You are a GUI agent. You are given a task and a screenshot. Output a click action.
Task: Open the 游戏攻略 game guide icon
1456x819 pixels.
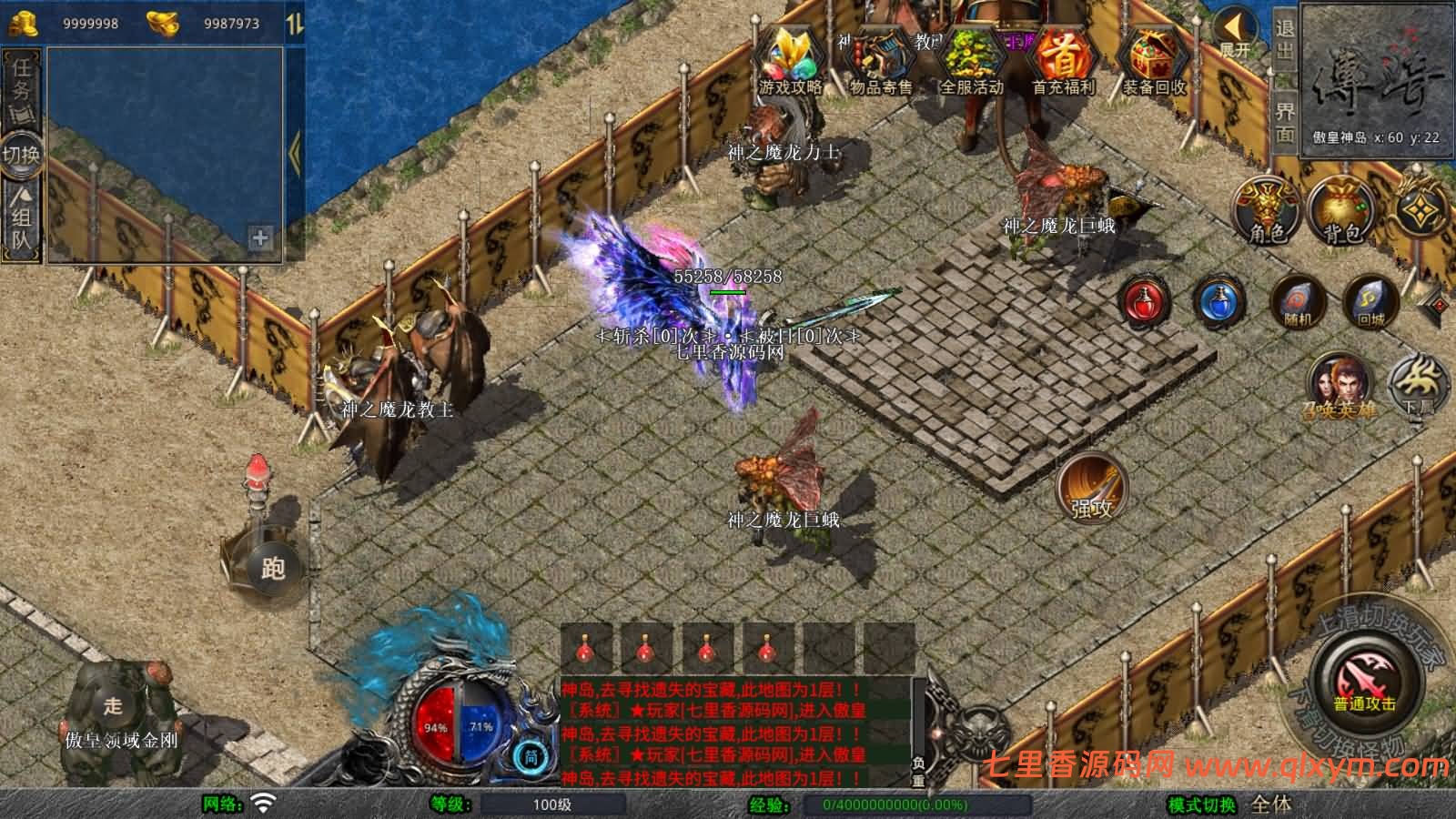click(790, 60)
